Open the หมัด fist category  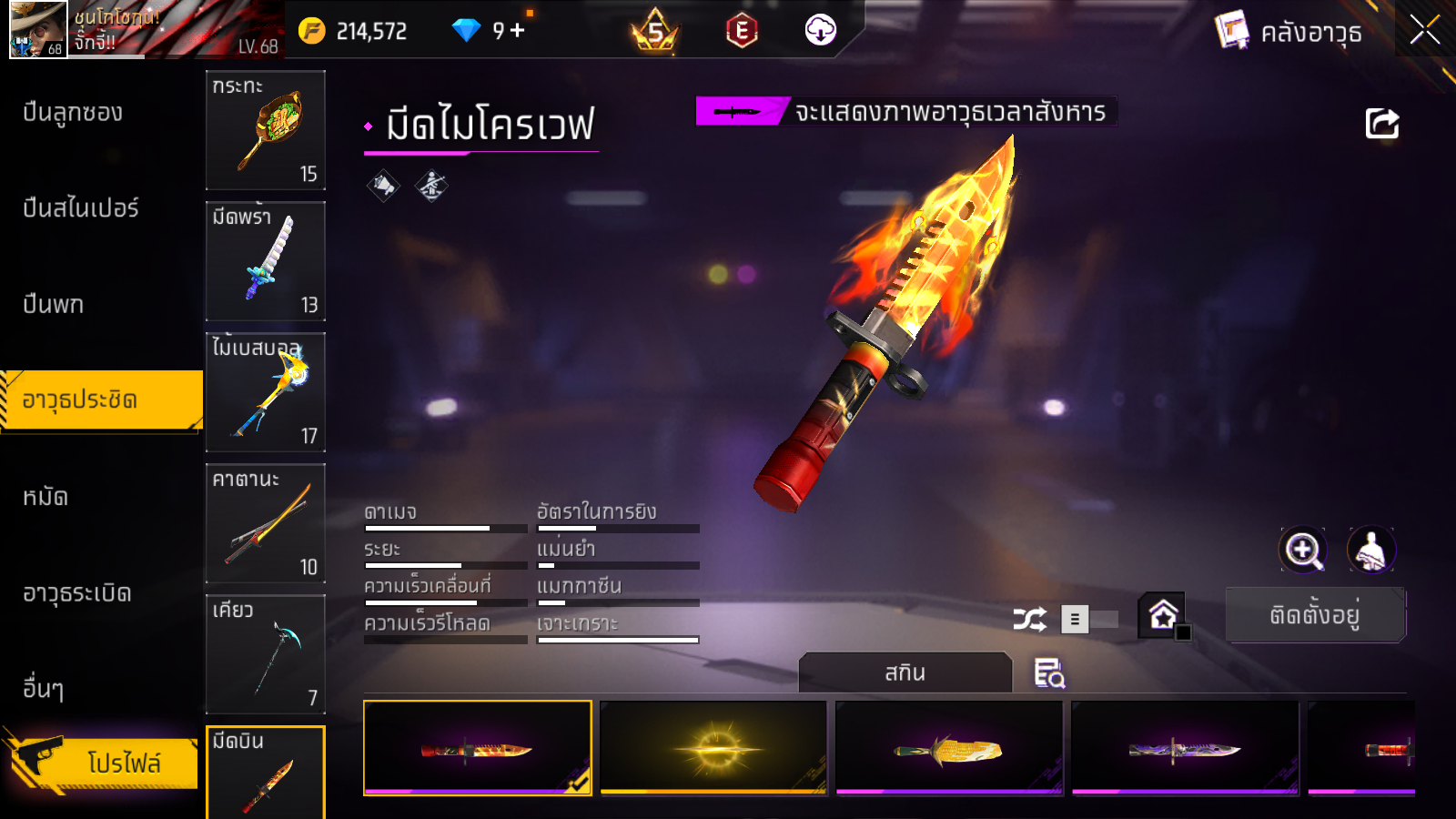(45, 497)
